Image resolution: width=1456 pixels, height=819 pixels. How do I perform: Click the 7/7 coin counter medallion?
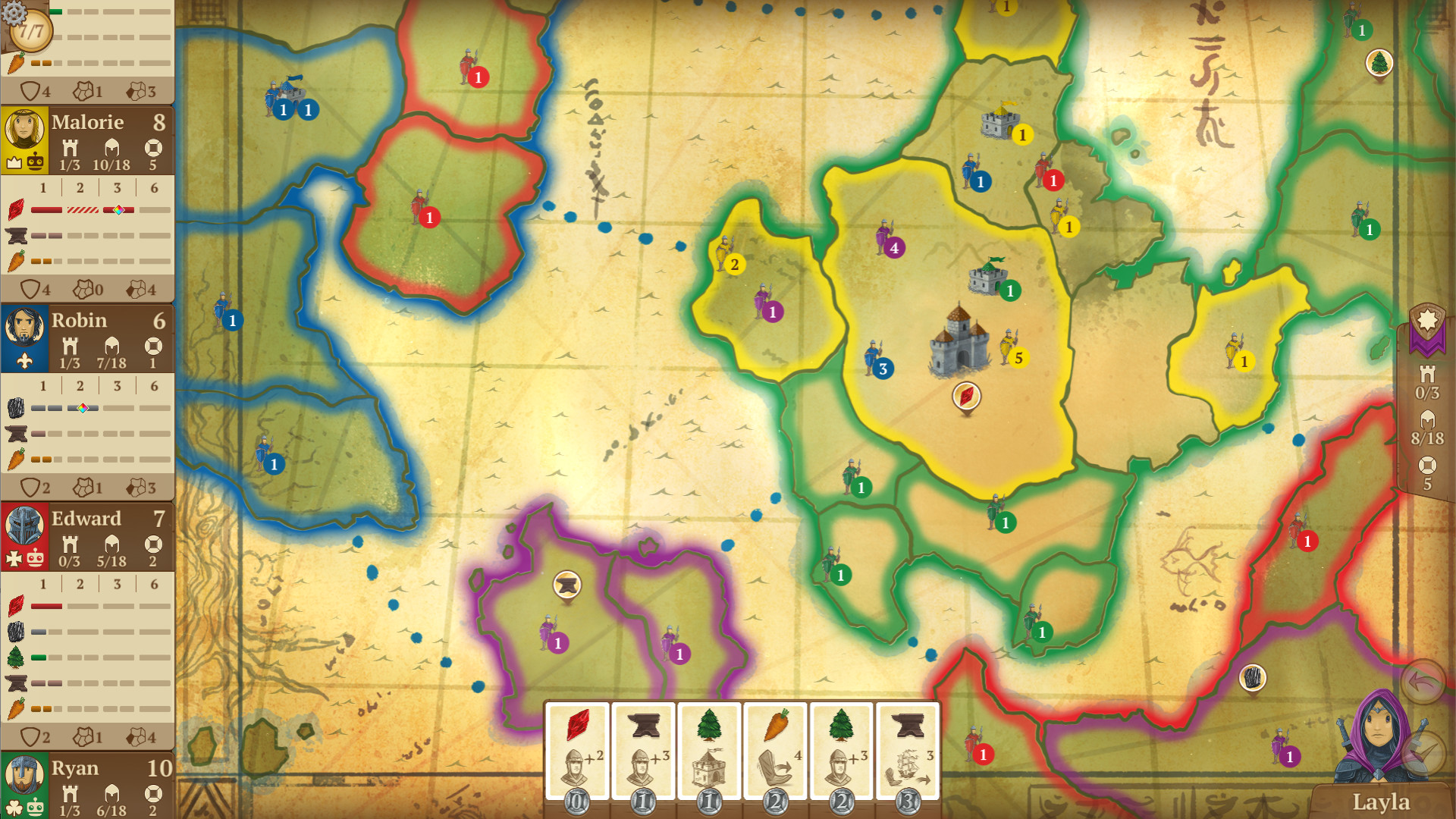(x=31, y=32)
